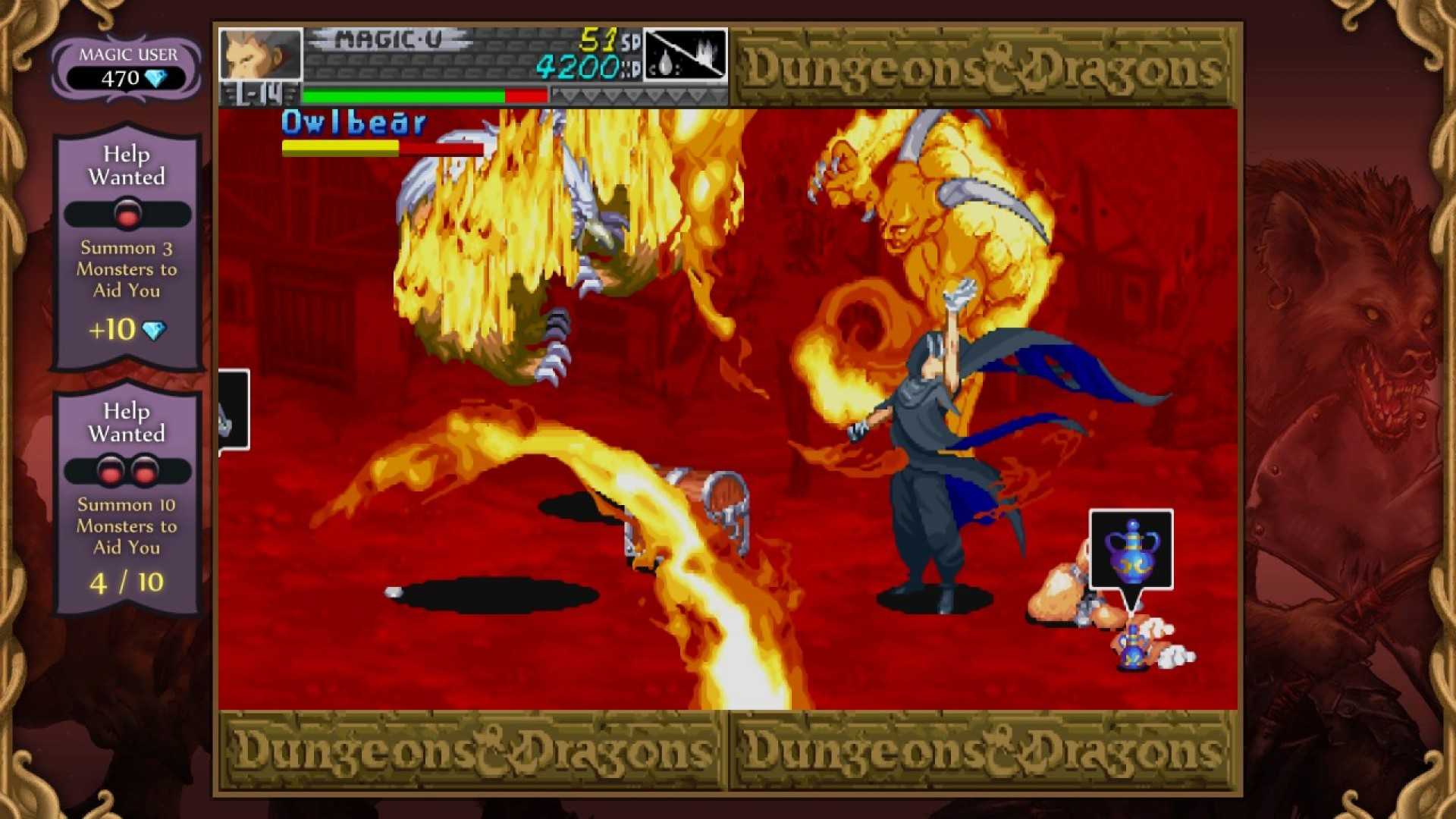This screenshot has height=819, width=1456.
Task: Click the yellow 4 / 10 progress counter
Action: tap(126, 584)
